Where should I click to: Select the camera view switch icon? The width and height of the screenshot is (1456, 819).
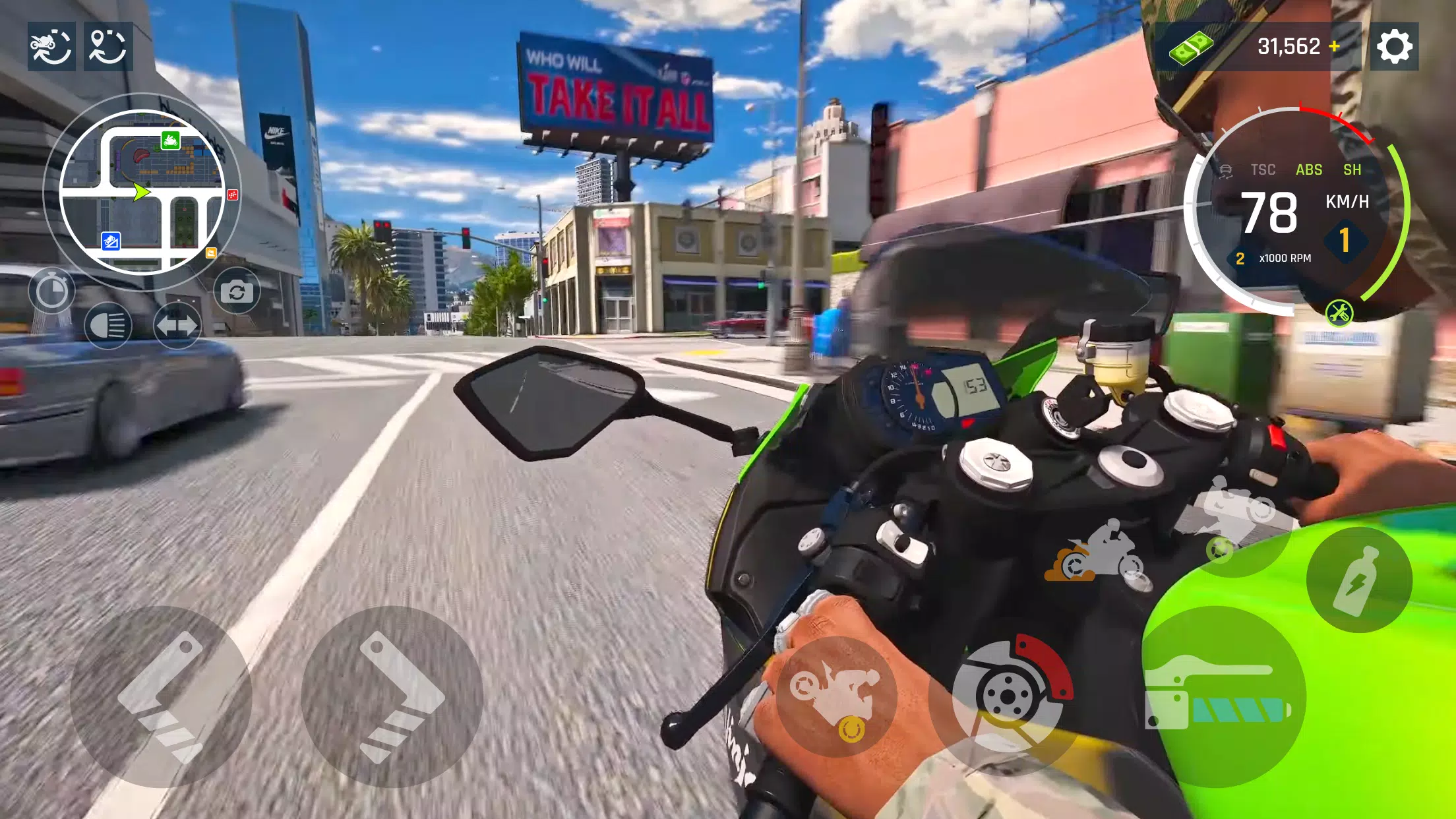tap(239, 288)
